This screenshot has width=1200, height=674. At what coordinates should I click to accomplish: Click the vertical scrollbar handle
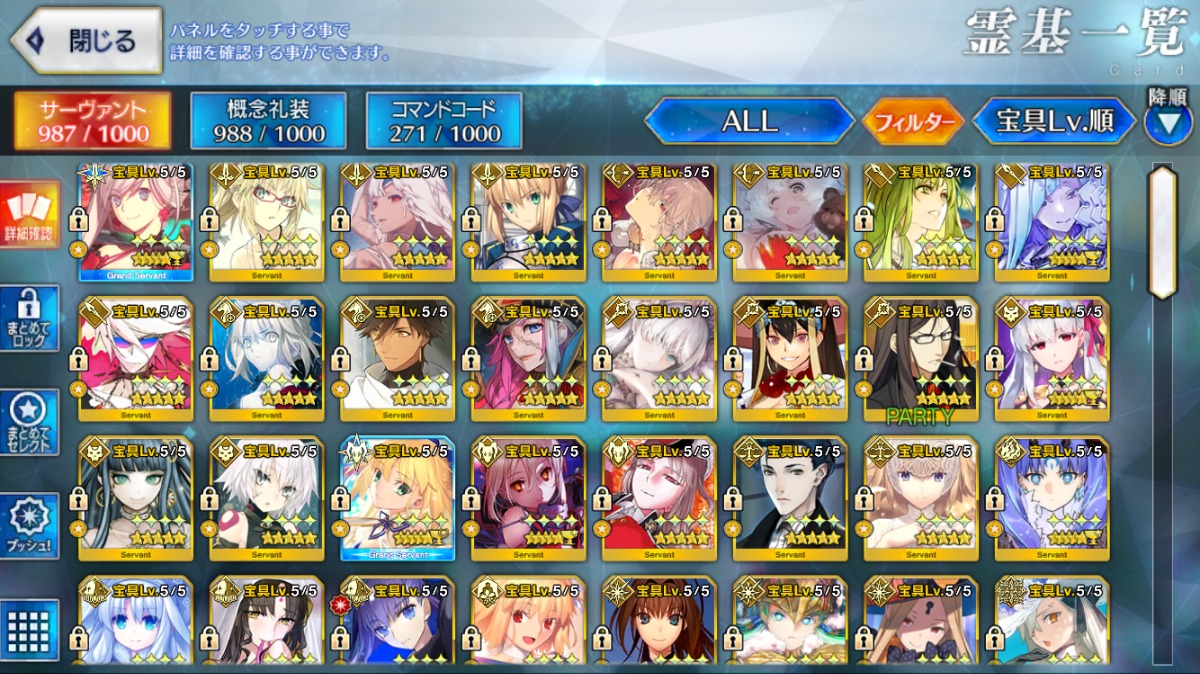[x=1162, y=232]
